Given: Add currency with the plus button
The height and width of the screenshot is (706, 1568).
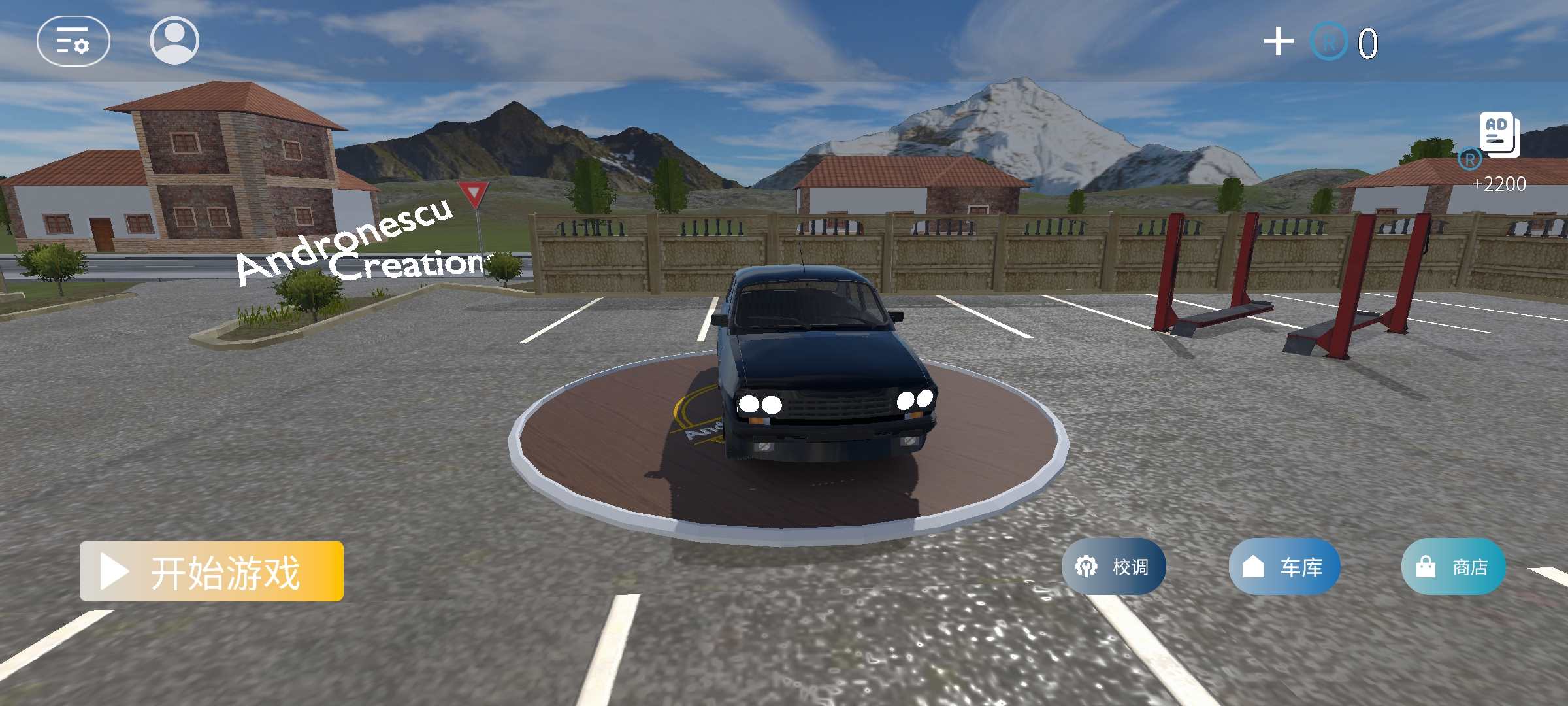Looking at the screenshot, I should (x=1278, y=42).
